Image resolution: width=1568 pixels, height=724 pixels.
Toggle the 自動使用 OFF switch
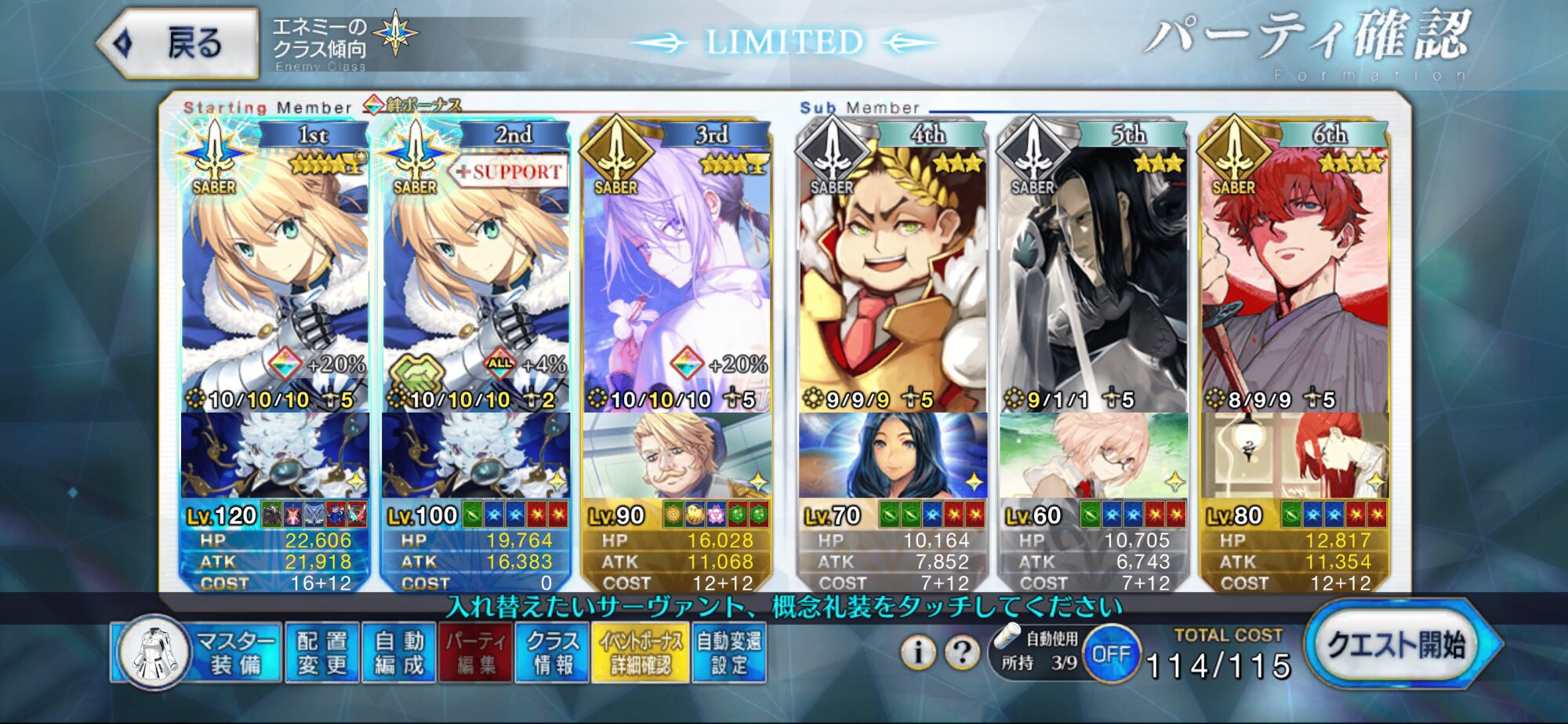(1111, 653)
